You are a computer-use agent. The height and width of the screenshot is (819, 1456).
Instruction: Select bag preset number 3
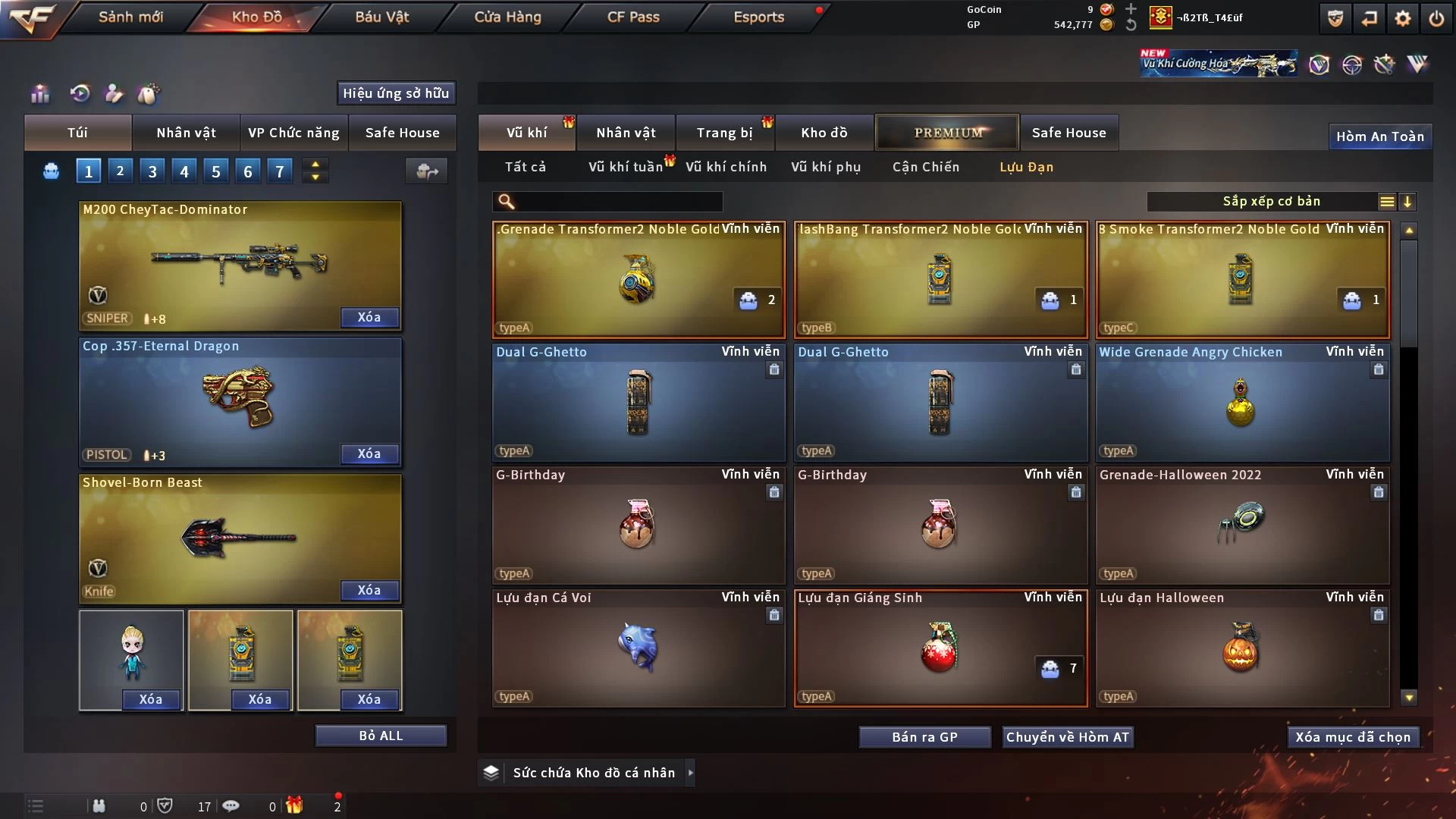[152, 171]
